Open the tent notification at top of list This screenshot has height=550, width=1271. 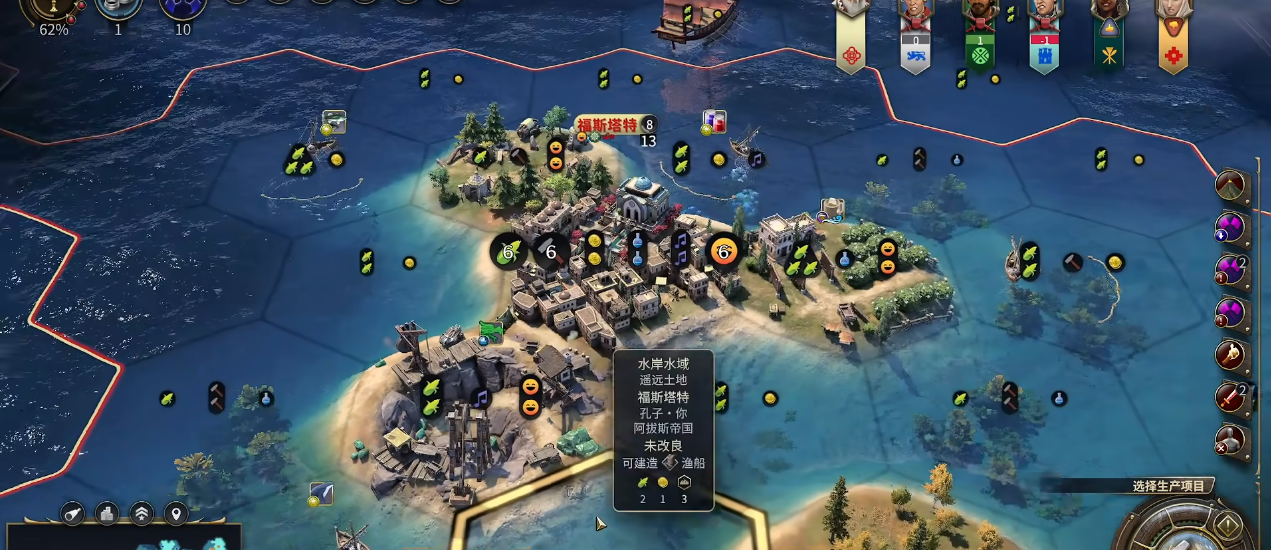[1231, 184]
